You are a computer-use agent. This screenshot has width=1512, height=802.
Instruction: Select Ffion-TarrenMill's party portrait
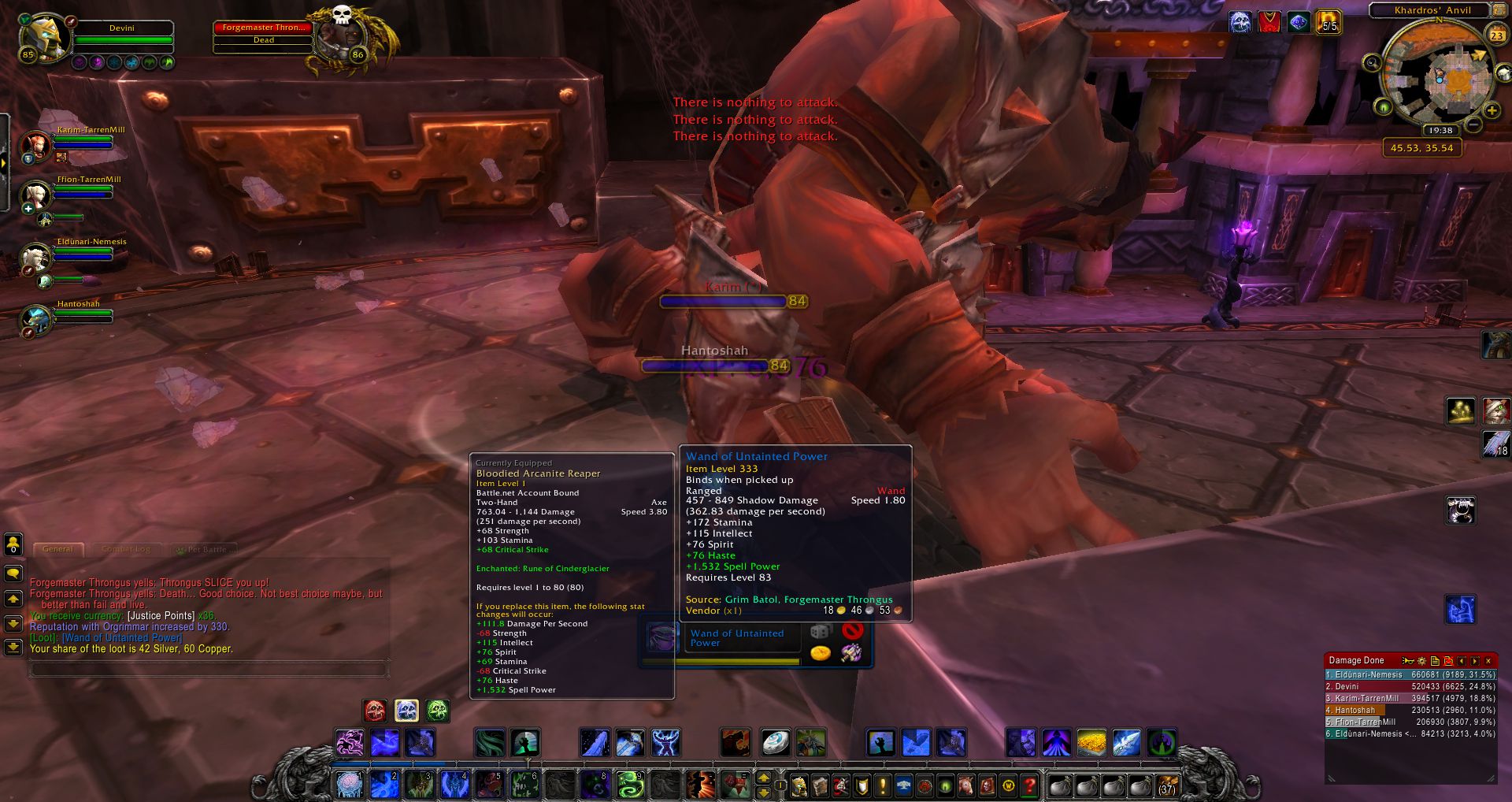[x=35, y=194]
